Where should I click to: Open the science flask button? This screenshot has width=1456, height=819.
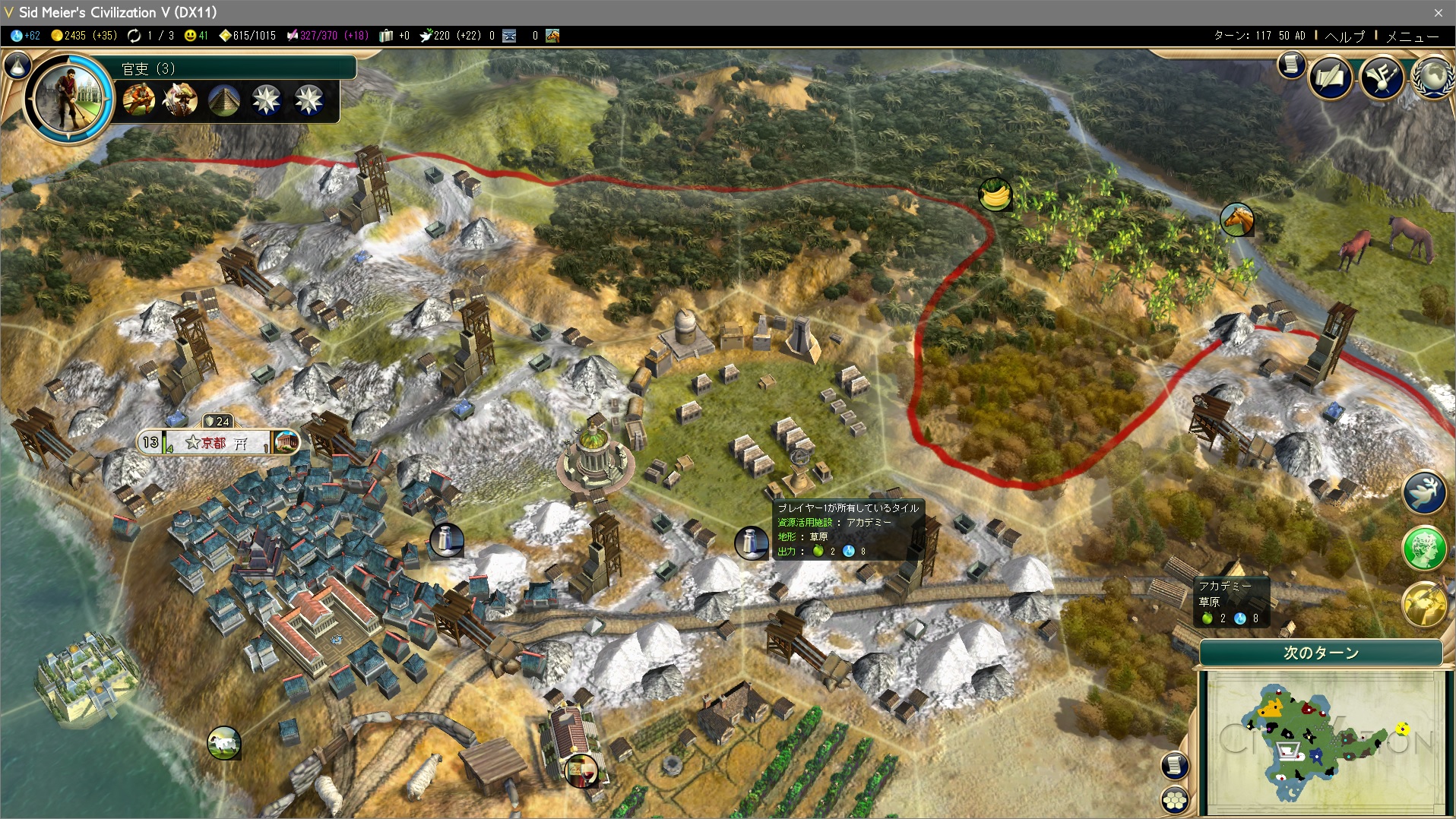pos(17,66)
